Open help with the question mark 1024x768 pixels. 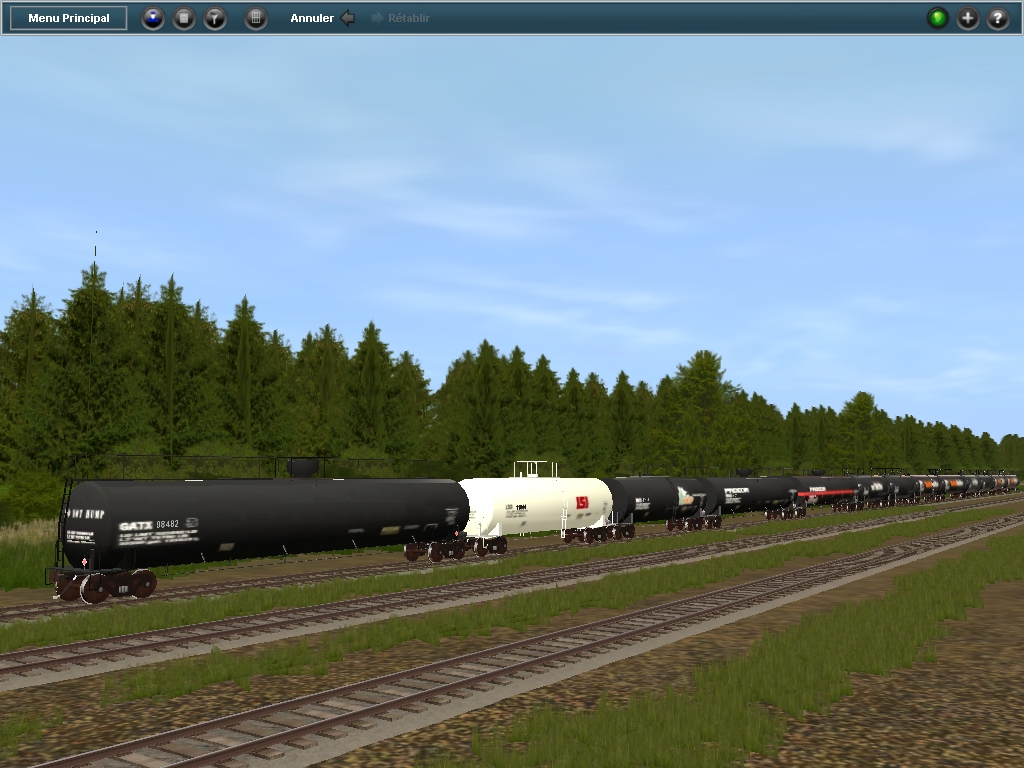(x=998, y=18)
